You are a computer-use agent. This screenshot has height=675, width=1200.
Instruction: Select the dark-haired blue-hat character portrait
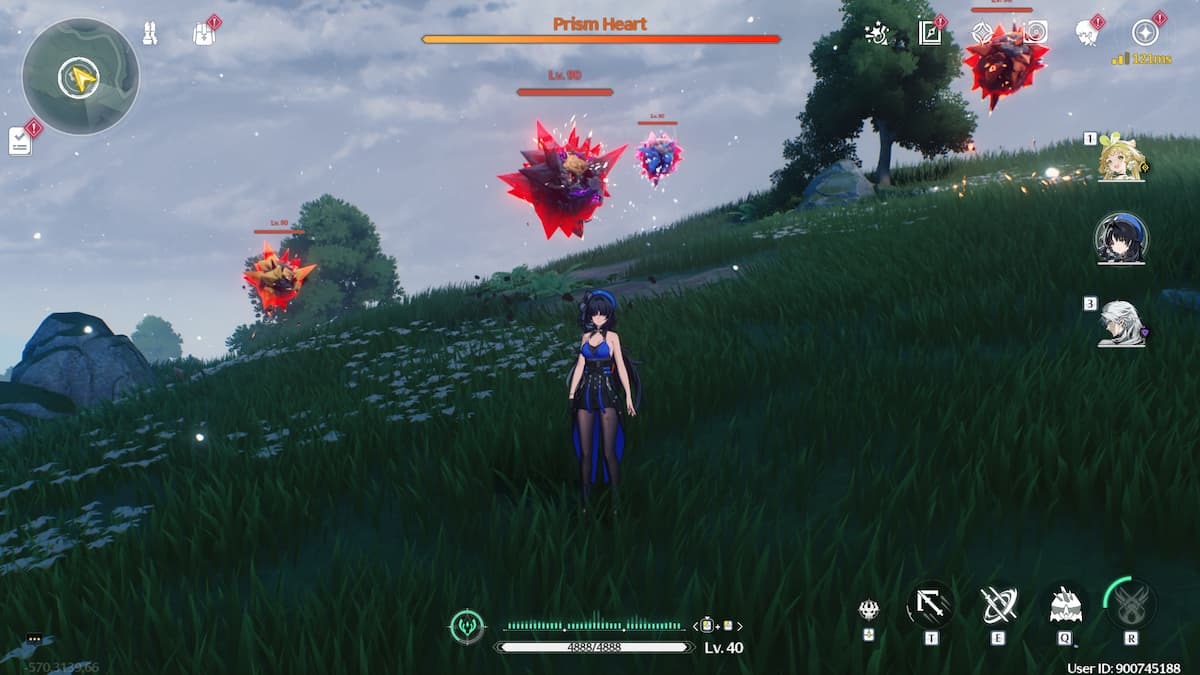[1121, 238]
